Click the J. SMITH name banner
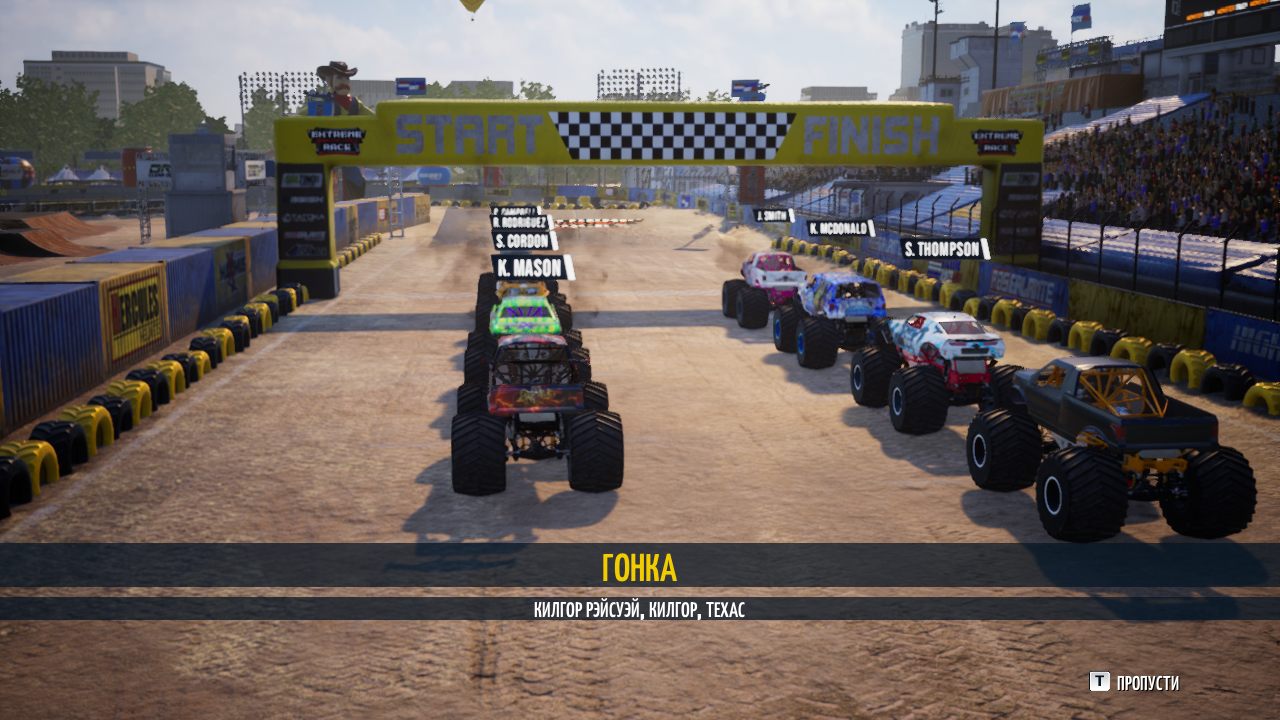1280x720 pixels. [770, 216]
